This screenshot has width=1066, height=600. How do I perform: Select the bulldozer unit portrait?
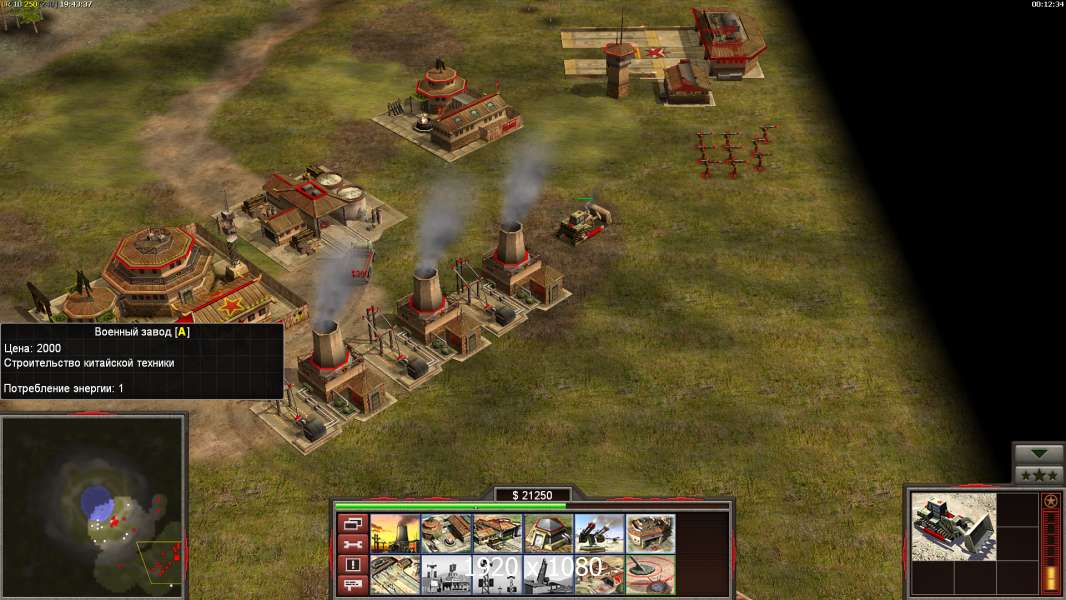click(953, 526)
